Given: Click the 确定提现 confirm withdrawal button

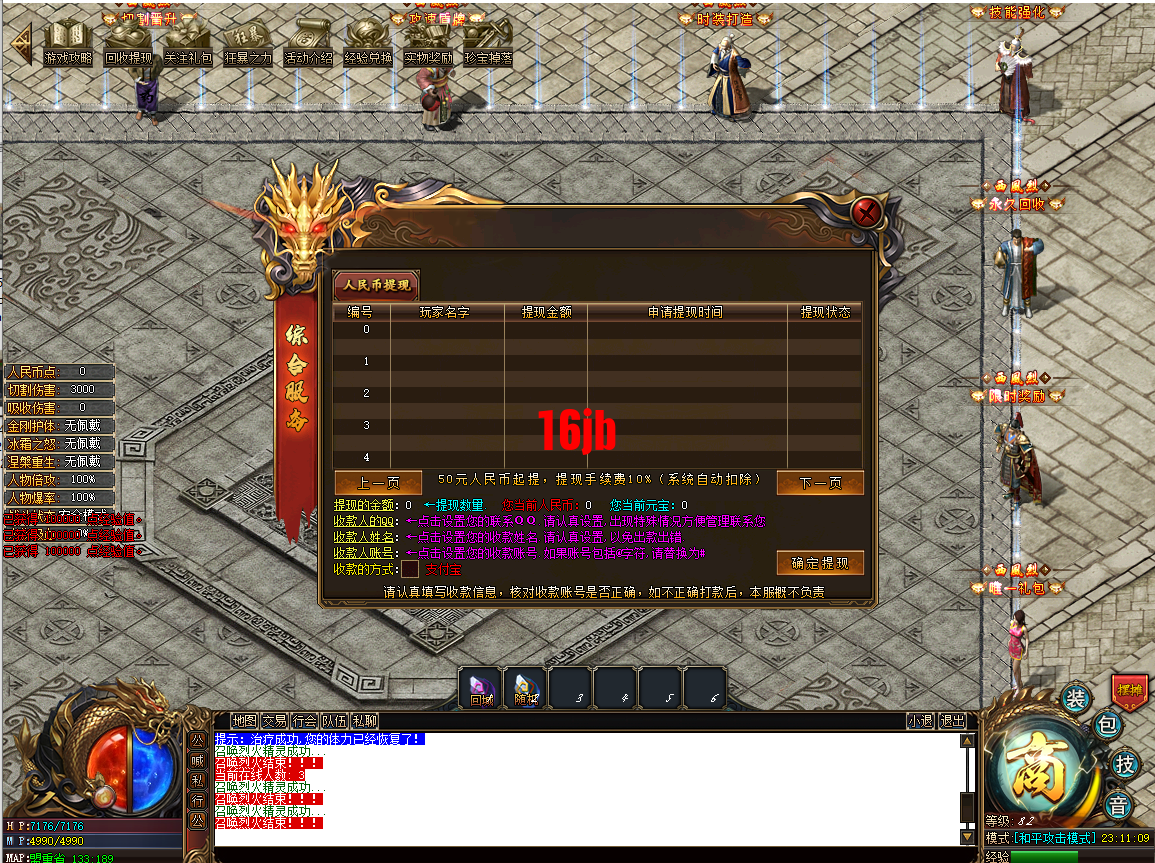Looking at the screenshot, I should coord(819,563).
